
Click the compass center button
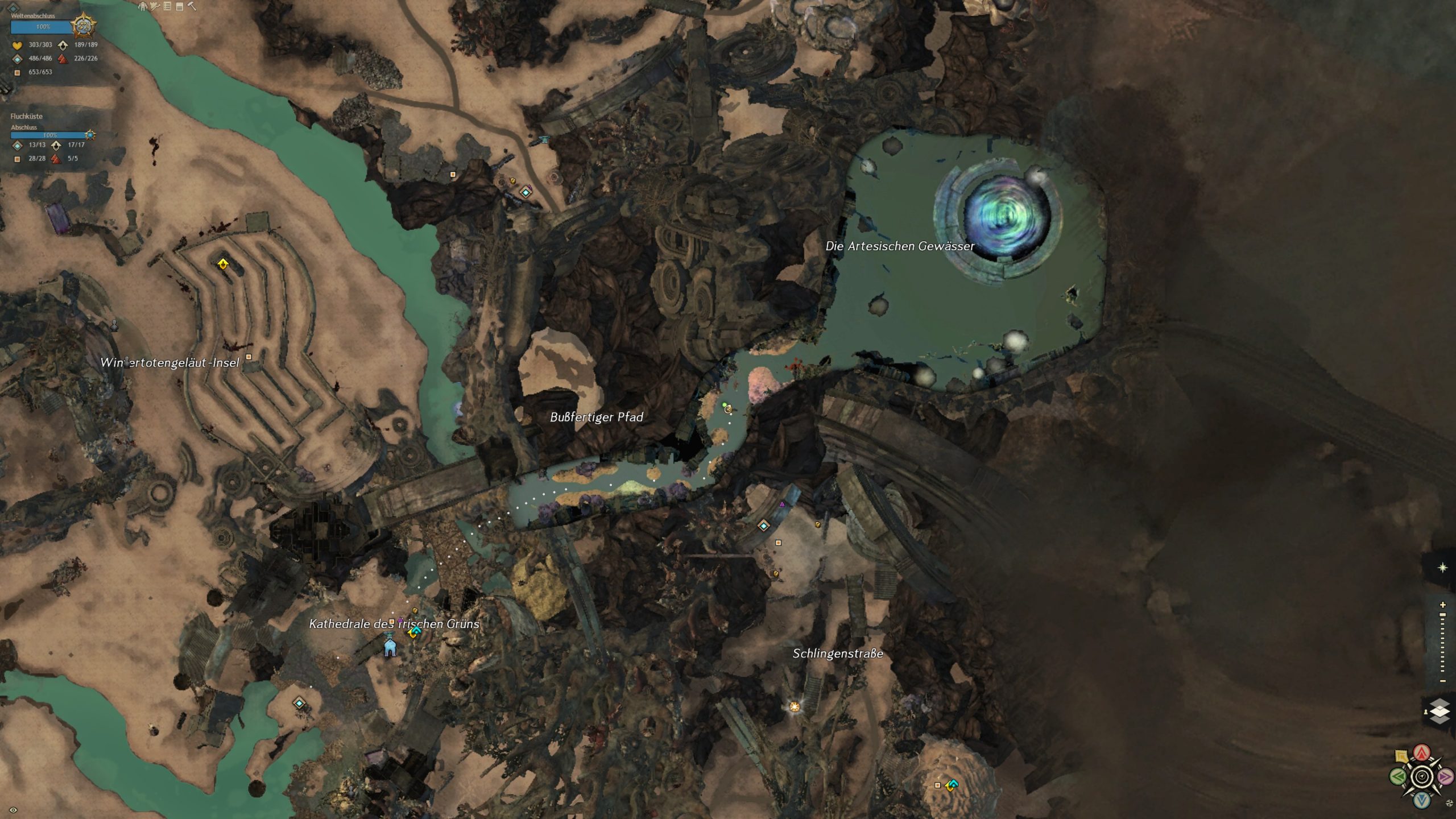click(1422, 776)
